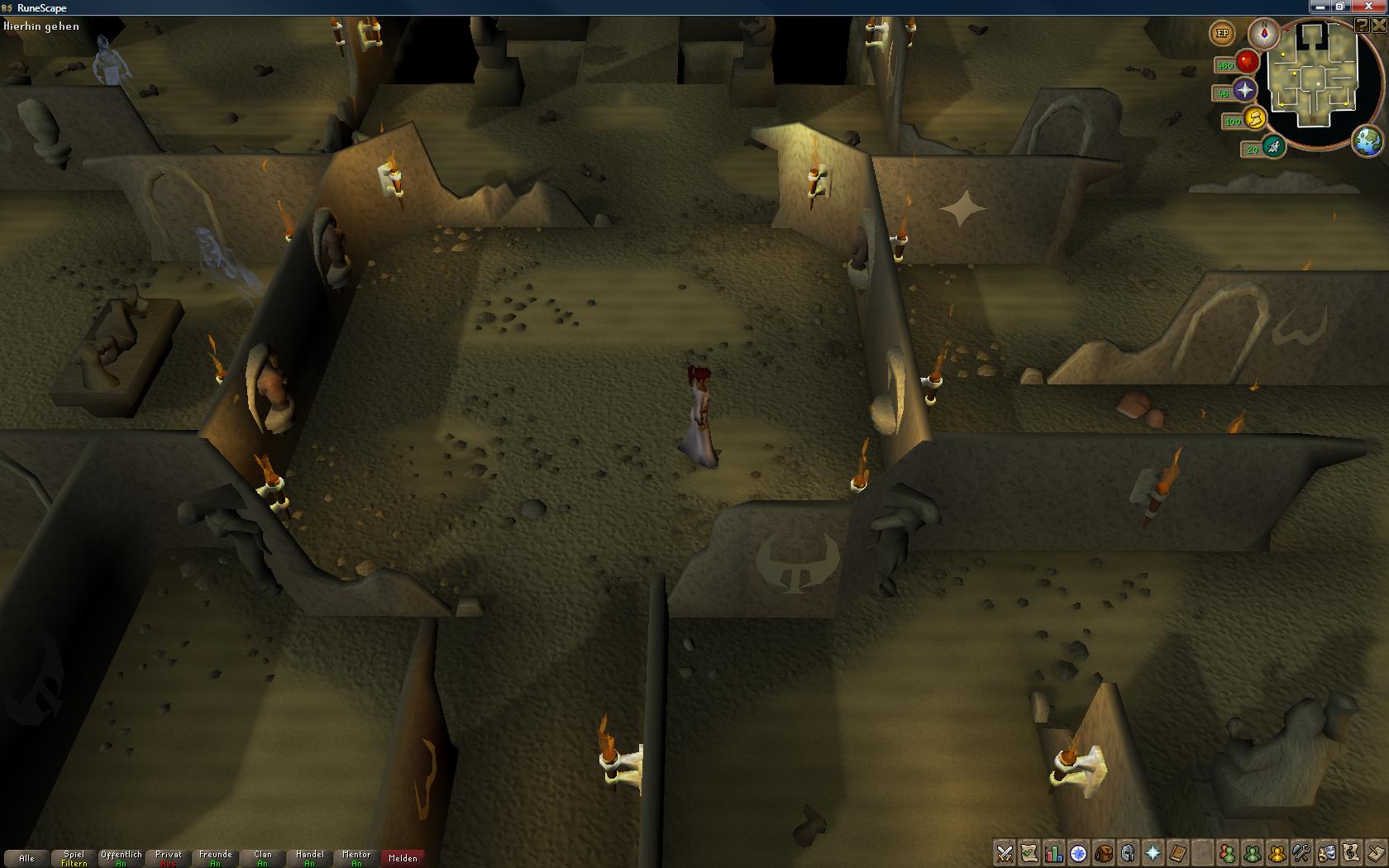The height and width of the screenshot is (868, 1389).
Task: Open the question mark help button
Action: [x=1362, y=26]
